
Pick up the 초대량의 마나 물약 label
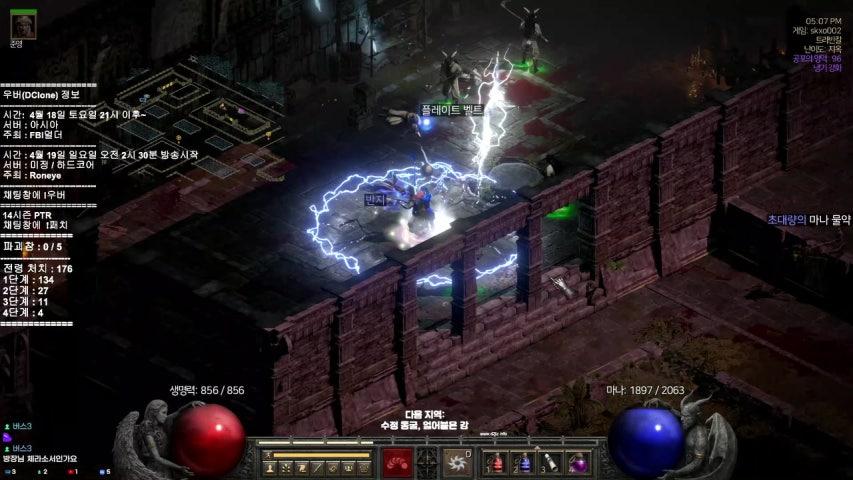[808, 219]
